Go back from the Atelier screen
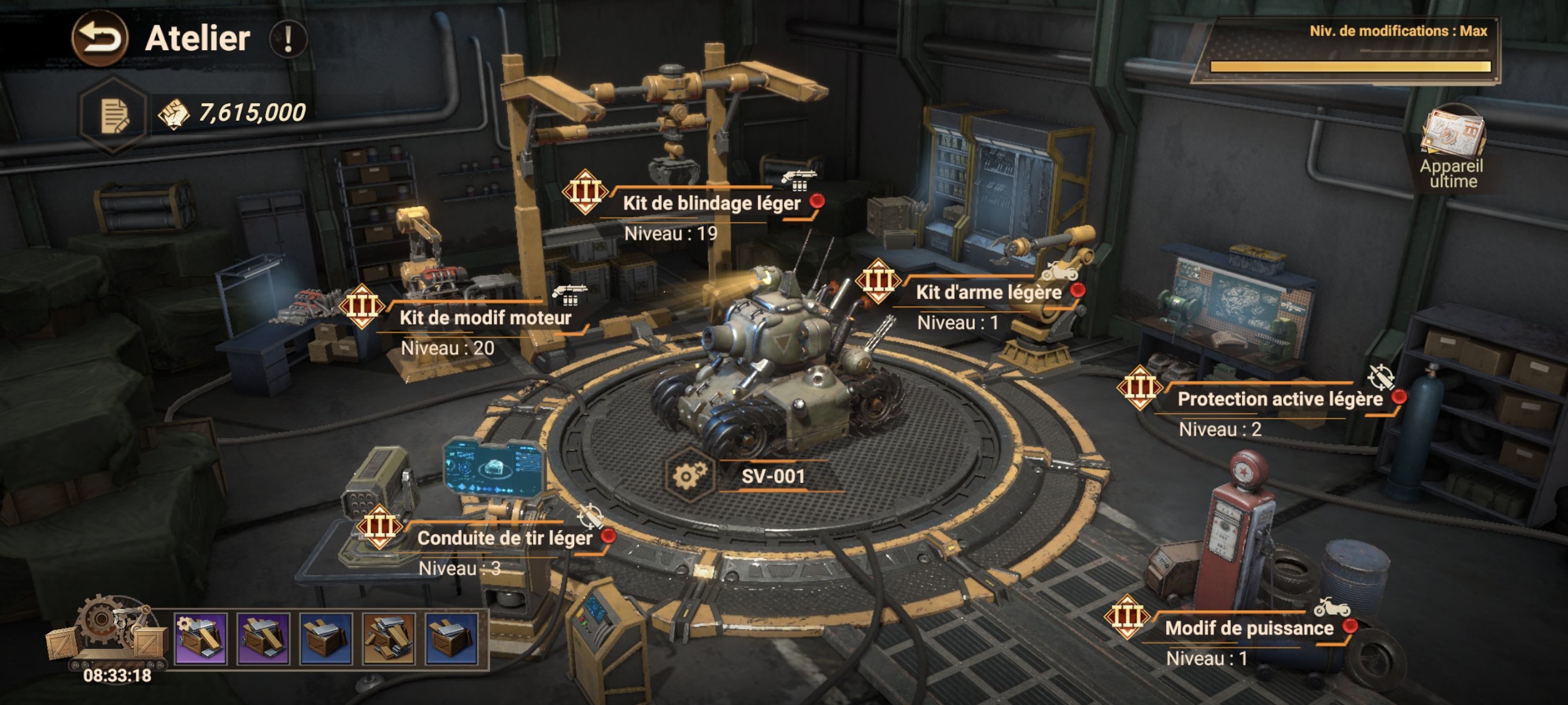 pos(100,38)
